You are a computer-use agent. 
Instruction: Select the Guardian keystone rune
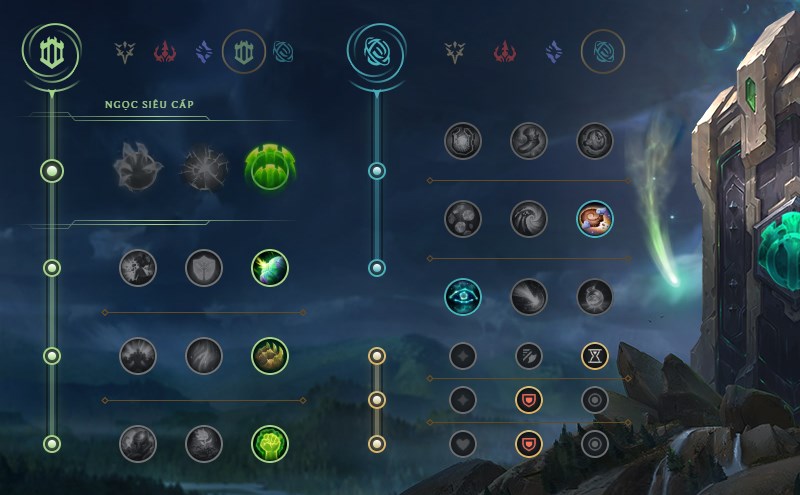point(269,167)
